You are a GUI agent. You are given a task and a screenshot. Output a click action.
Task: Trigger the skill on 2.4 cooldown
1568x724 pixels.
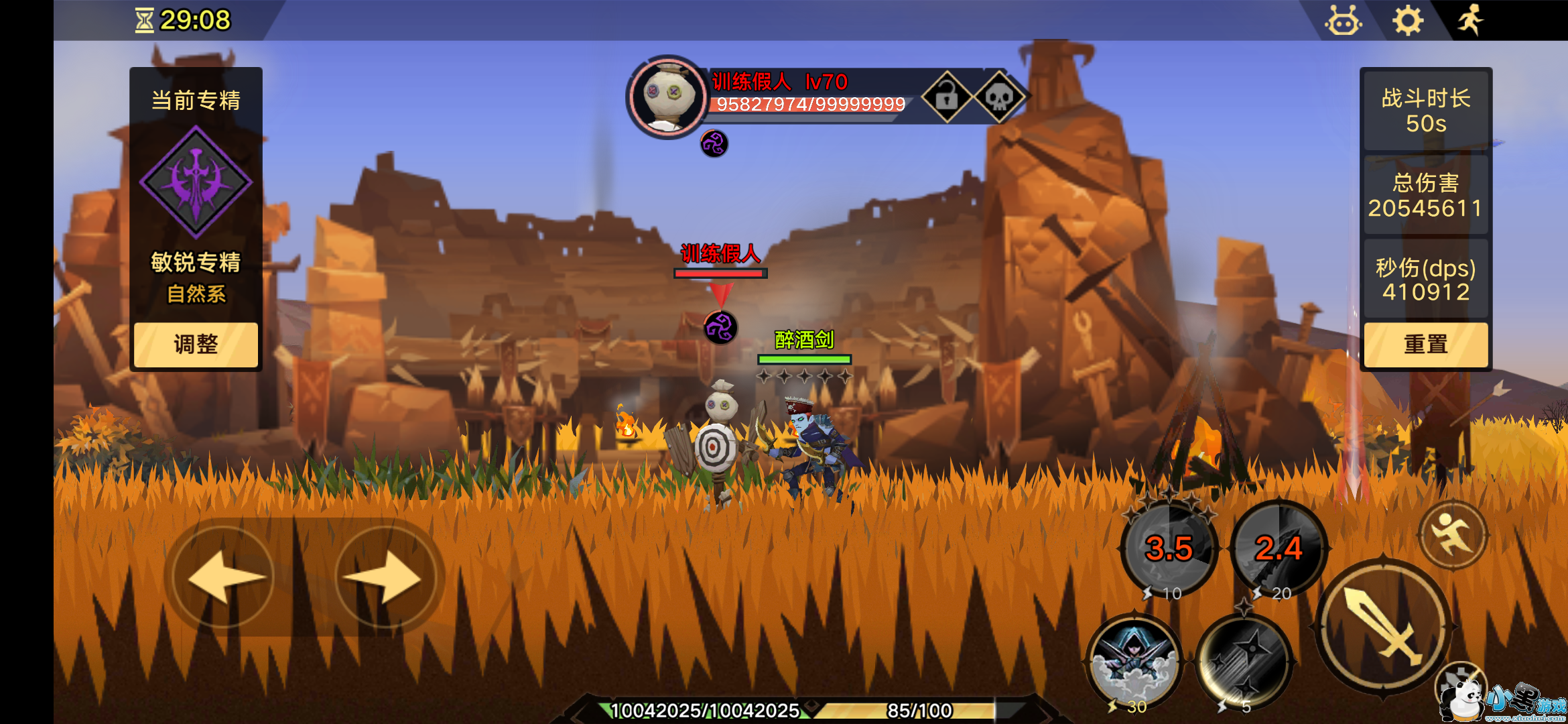(1279, 548)
